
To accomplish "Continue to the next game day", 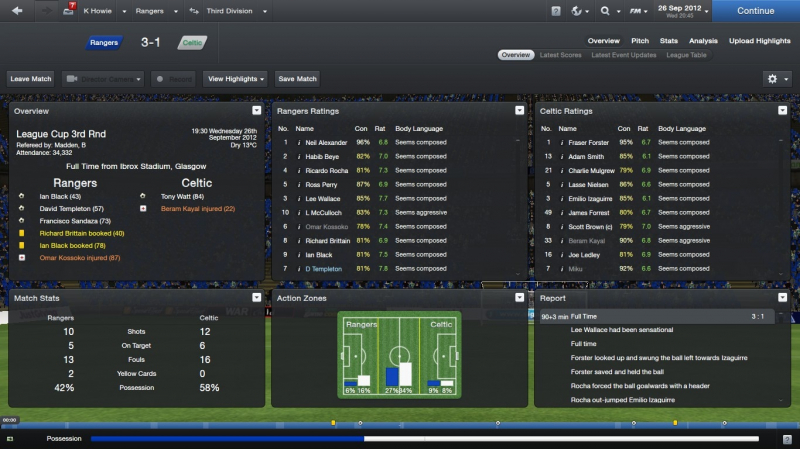I will (x=755, y=11).
